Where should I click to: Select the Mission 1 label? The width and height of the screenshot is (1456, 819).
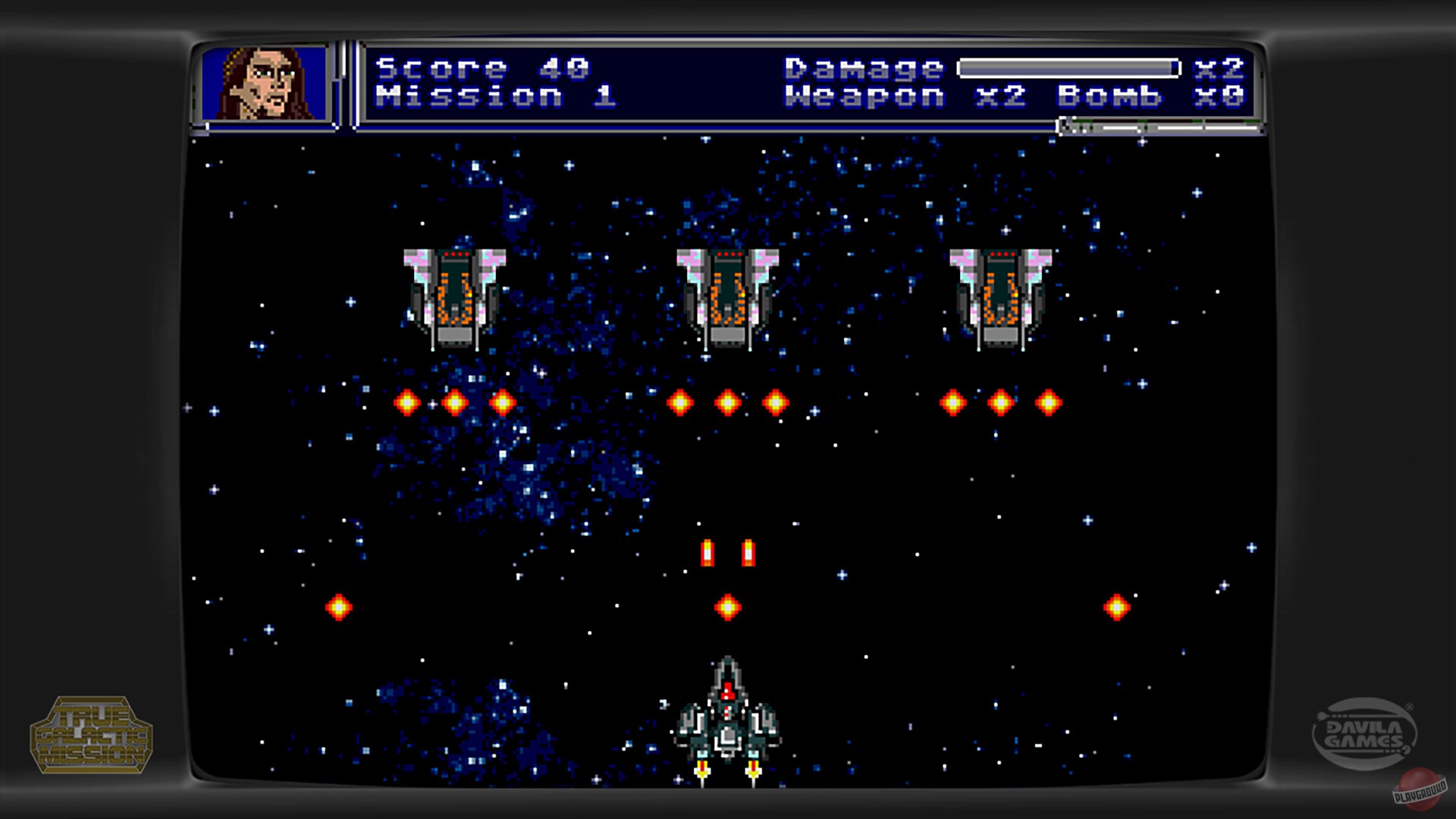click(x=491, y=96)
